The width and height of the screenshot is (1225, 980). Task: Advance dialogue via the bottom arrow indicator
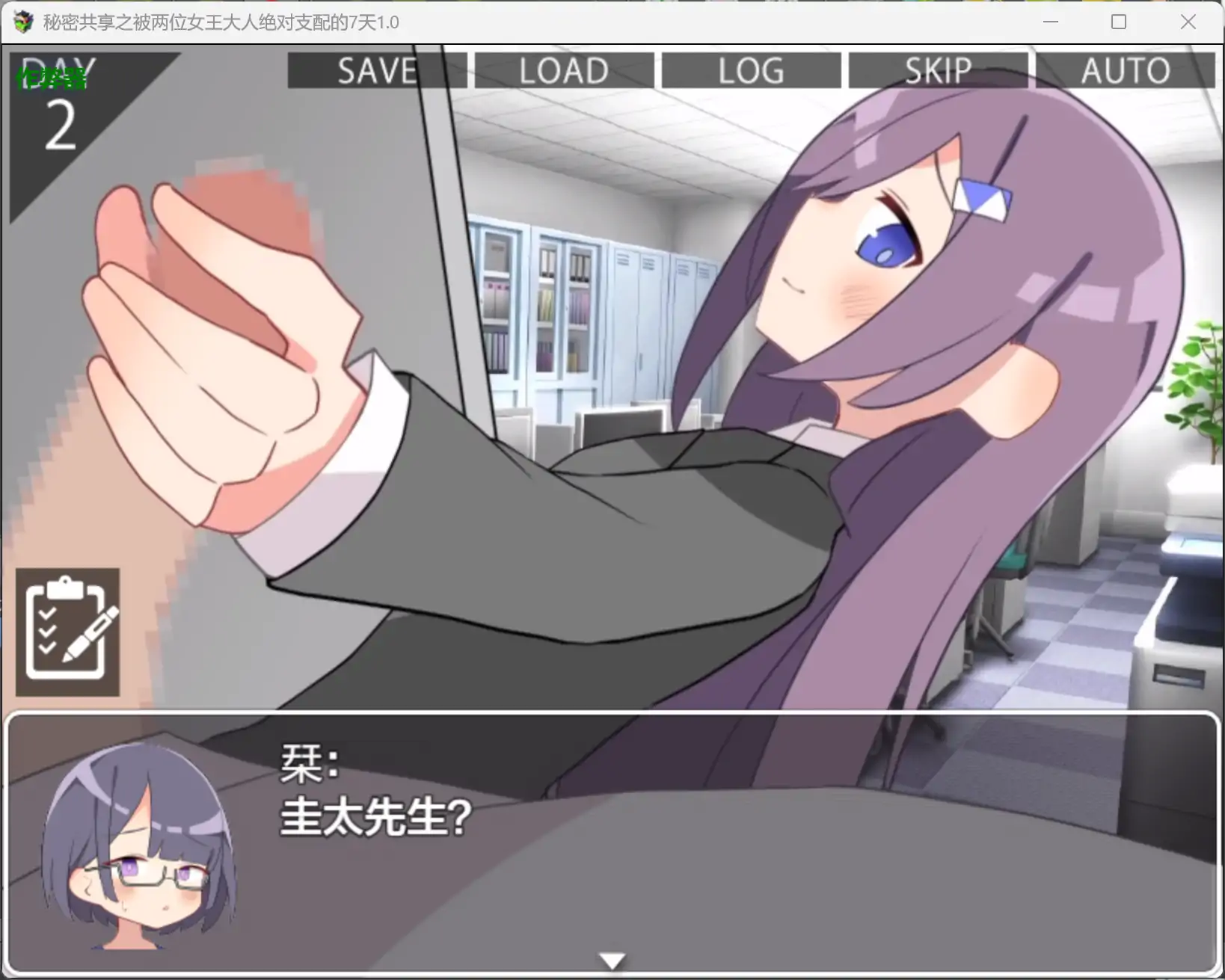click(x=612, y=959)
